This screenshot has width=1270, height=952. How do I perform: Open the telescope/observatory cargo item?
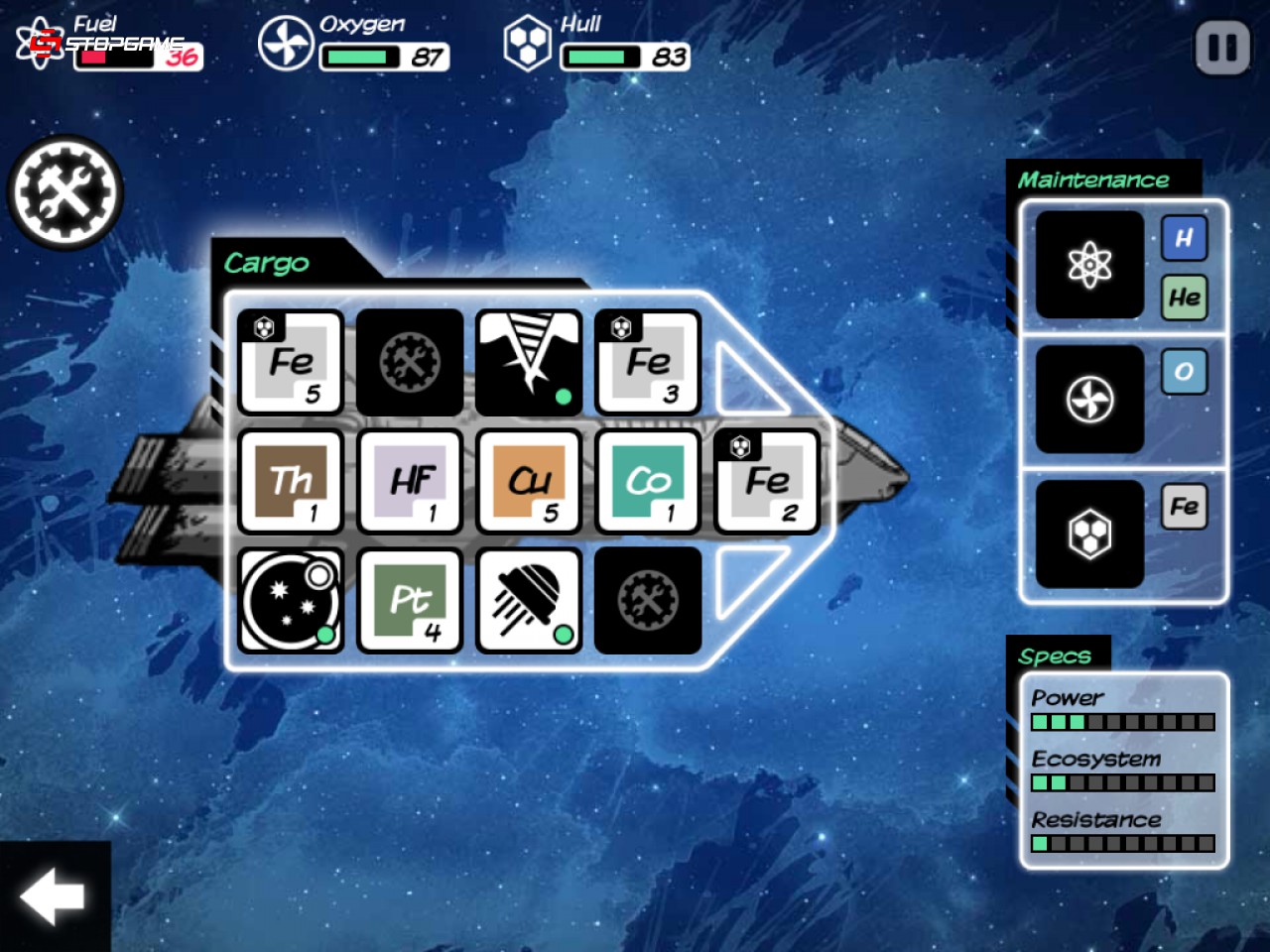[291, 602]
